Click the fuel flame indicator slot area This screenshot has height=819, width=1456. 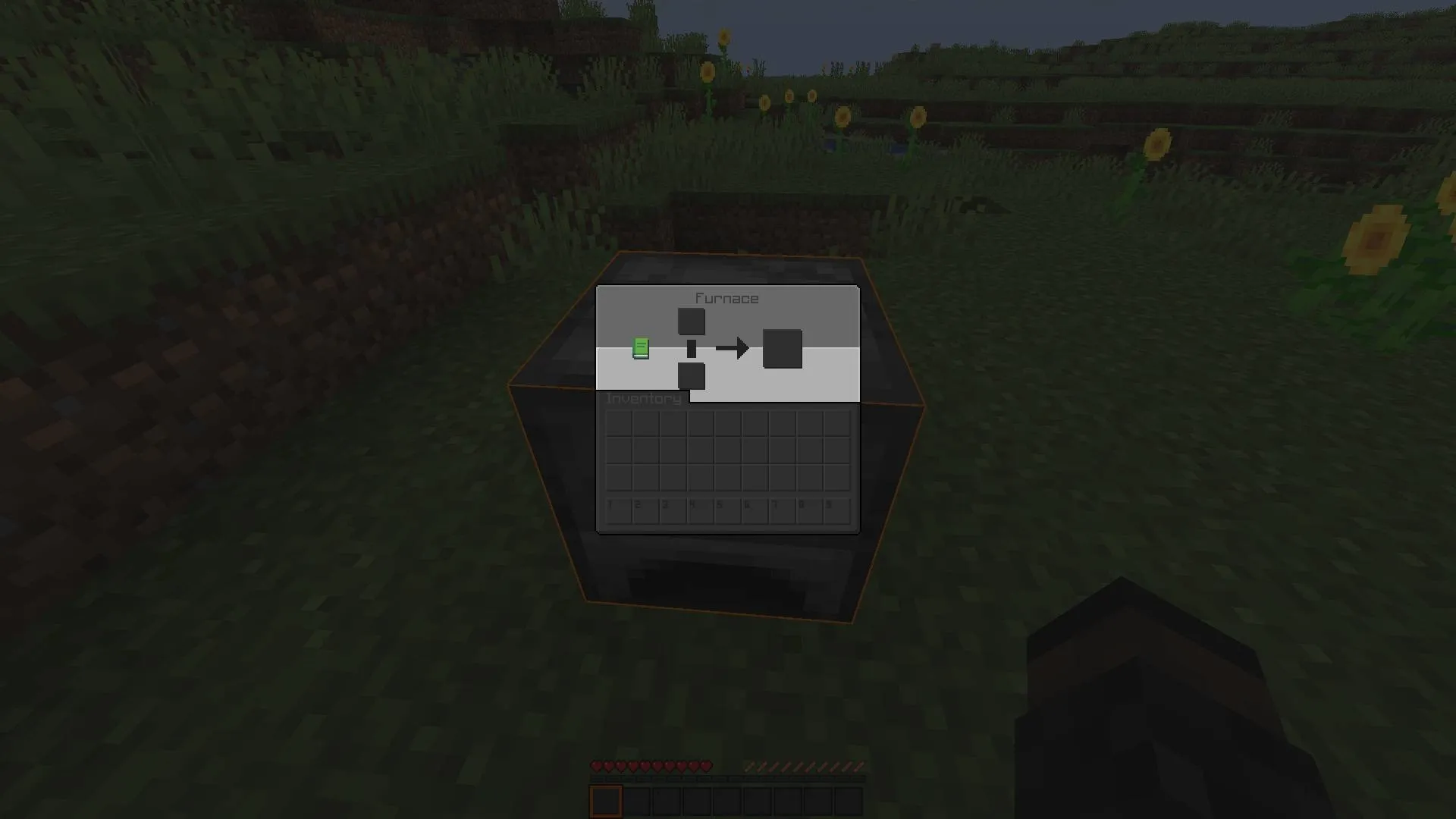coord(692,347)
